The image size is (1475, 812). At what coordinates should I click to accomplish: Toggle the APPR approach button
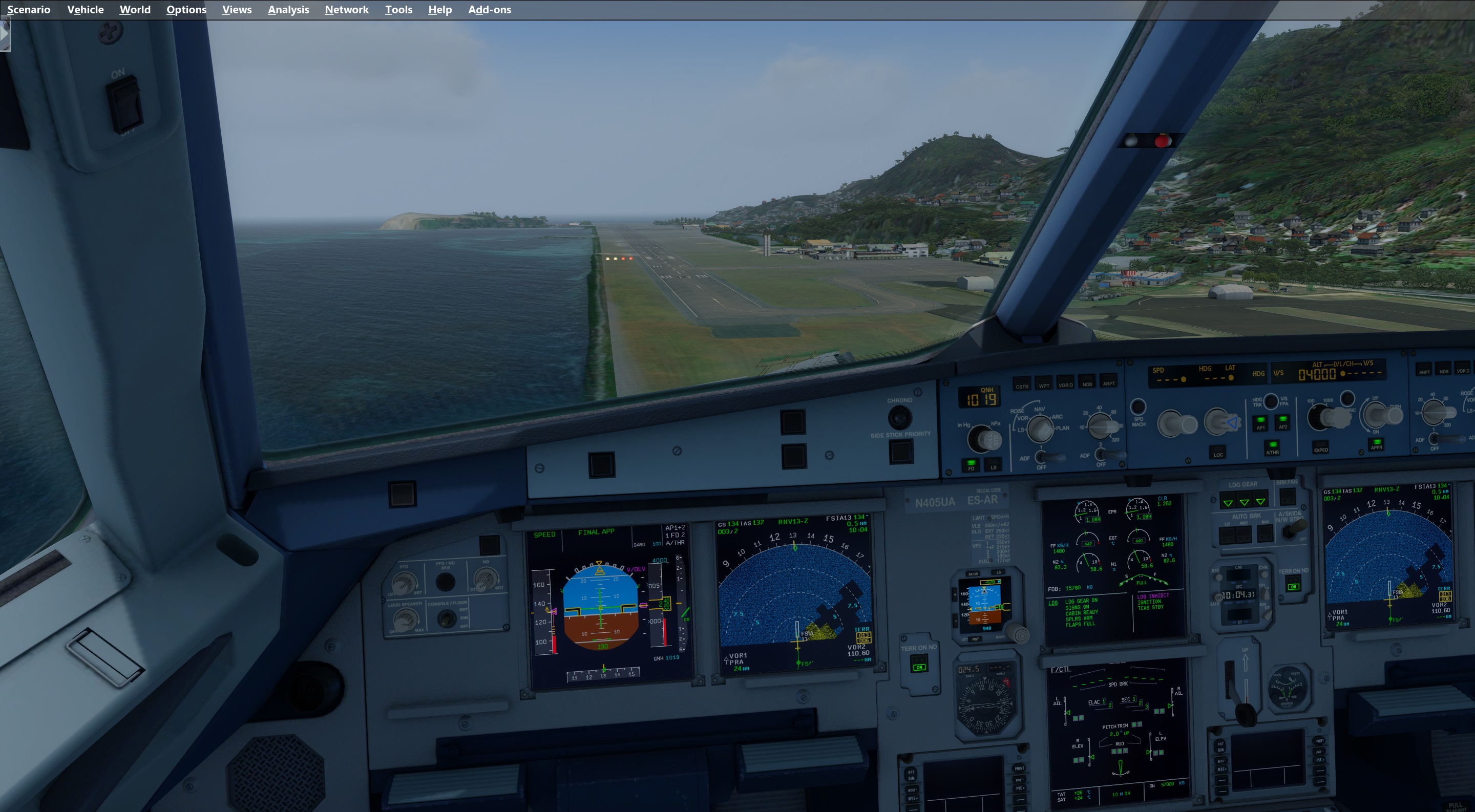click(x=1376, y=443)
